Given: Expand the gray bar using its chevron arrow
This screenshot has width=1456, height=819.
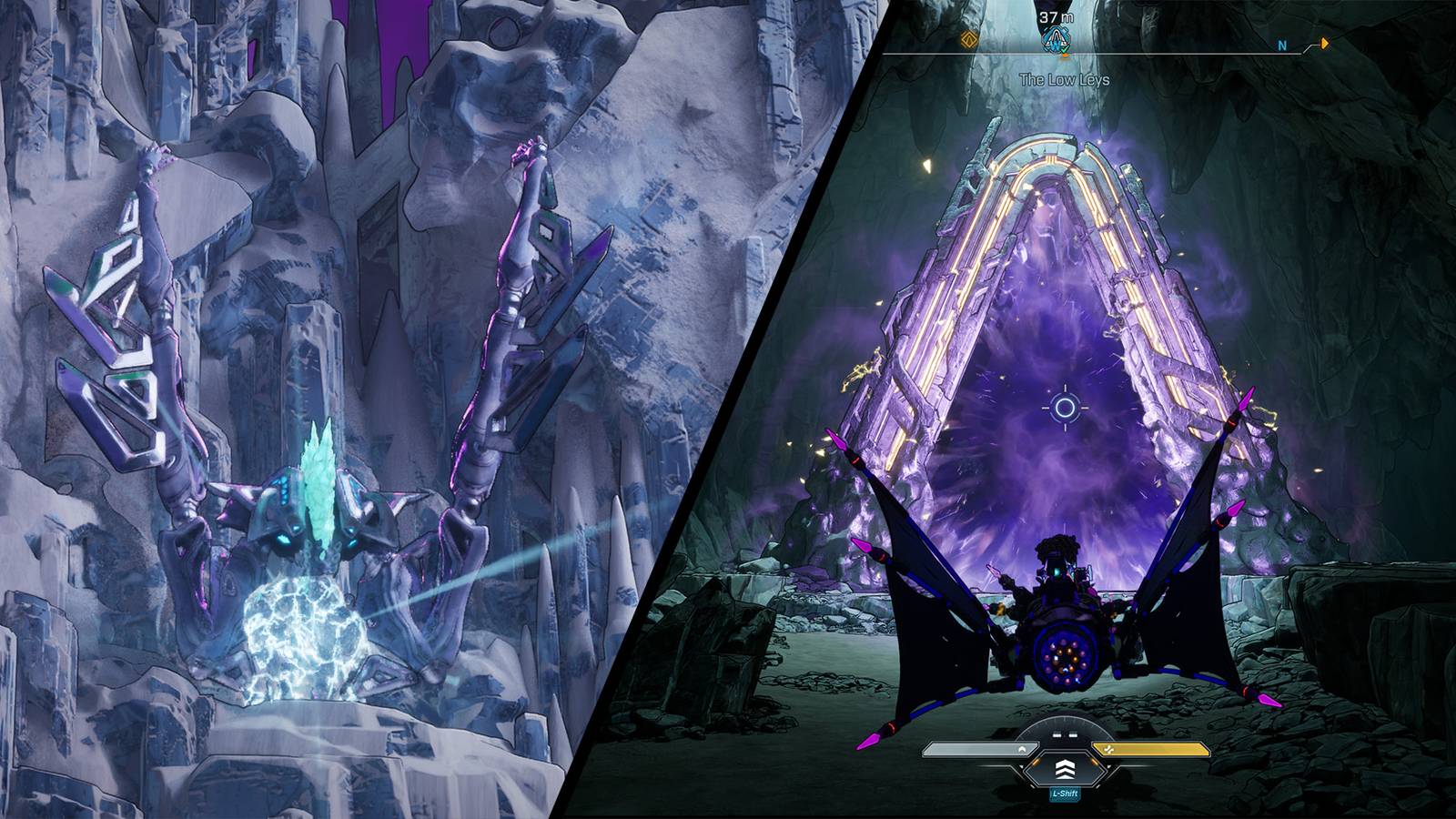Looking at the screenshot, I should tap(1022, 748).
